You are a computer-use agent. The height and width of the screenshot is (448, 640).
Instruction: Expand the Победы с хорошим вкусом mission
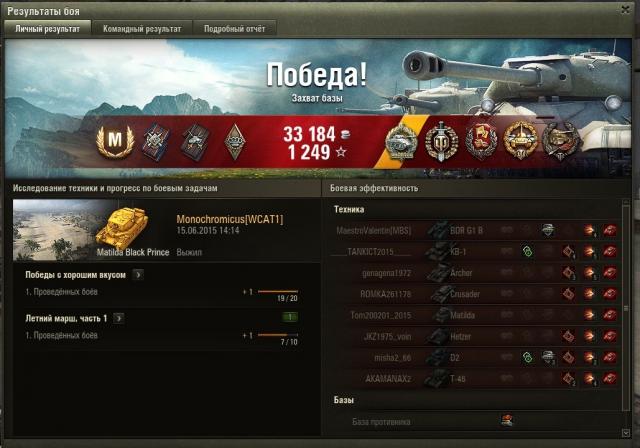[x=138, y=274]
